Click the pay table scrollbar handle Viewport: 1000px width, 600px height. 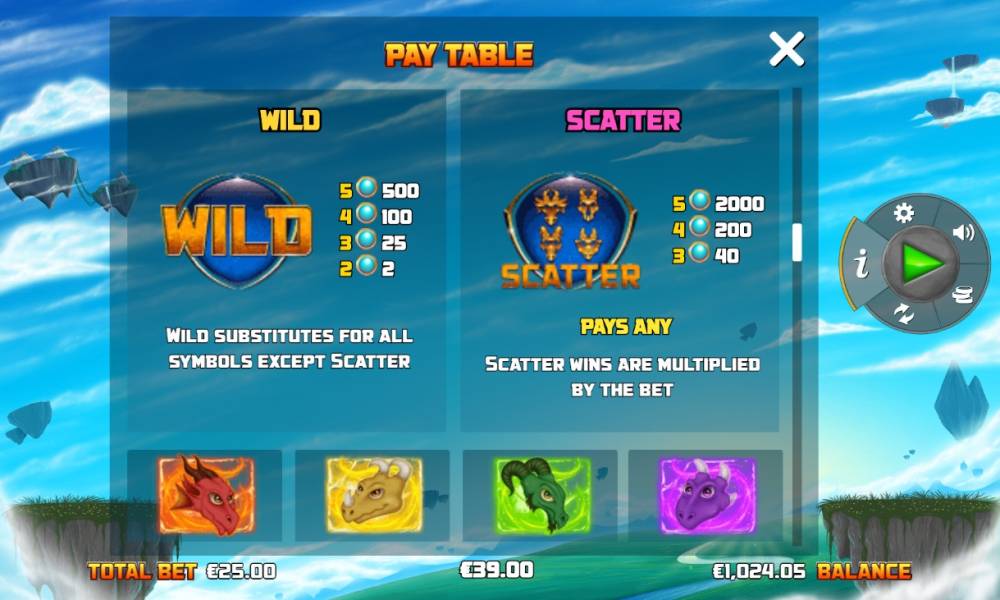[797, 242]
